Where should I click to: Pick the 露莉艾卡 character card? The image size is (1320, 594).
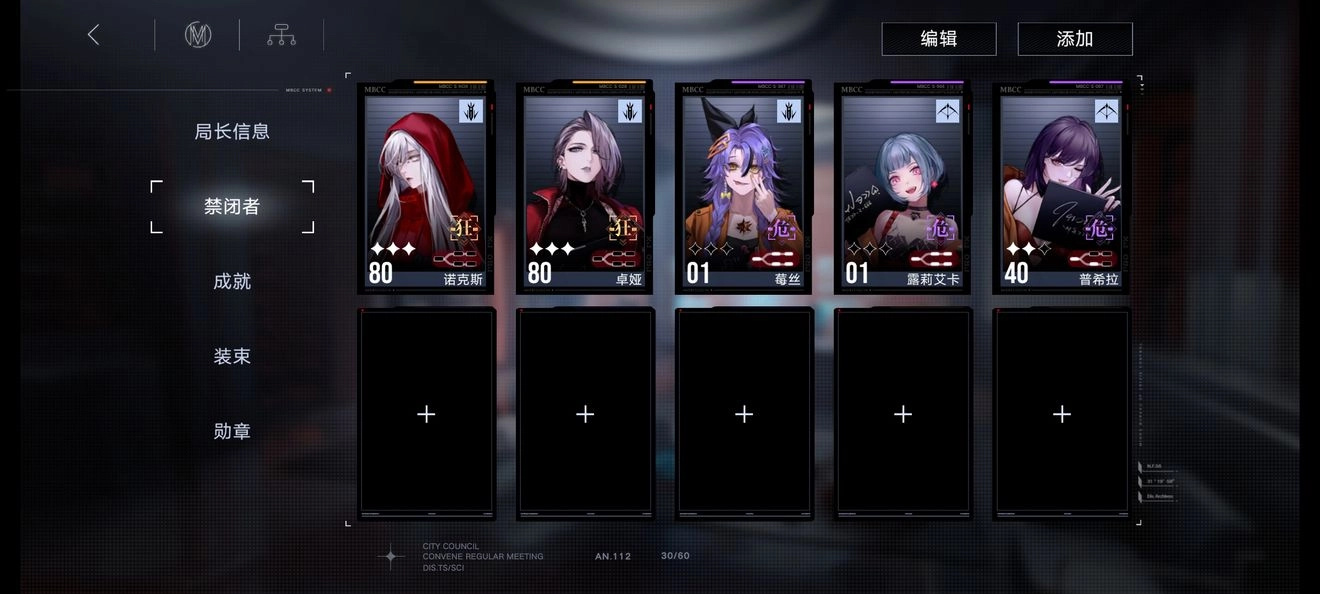coord(903,188)
